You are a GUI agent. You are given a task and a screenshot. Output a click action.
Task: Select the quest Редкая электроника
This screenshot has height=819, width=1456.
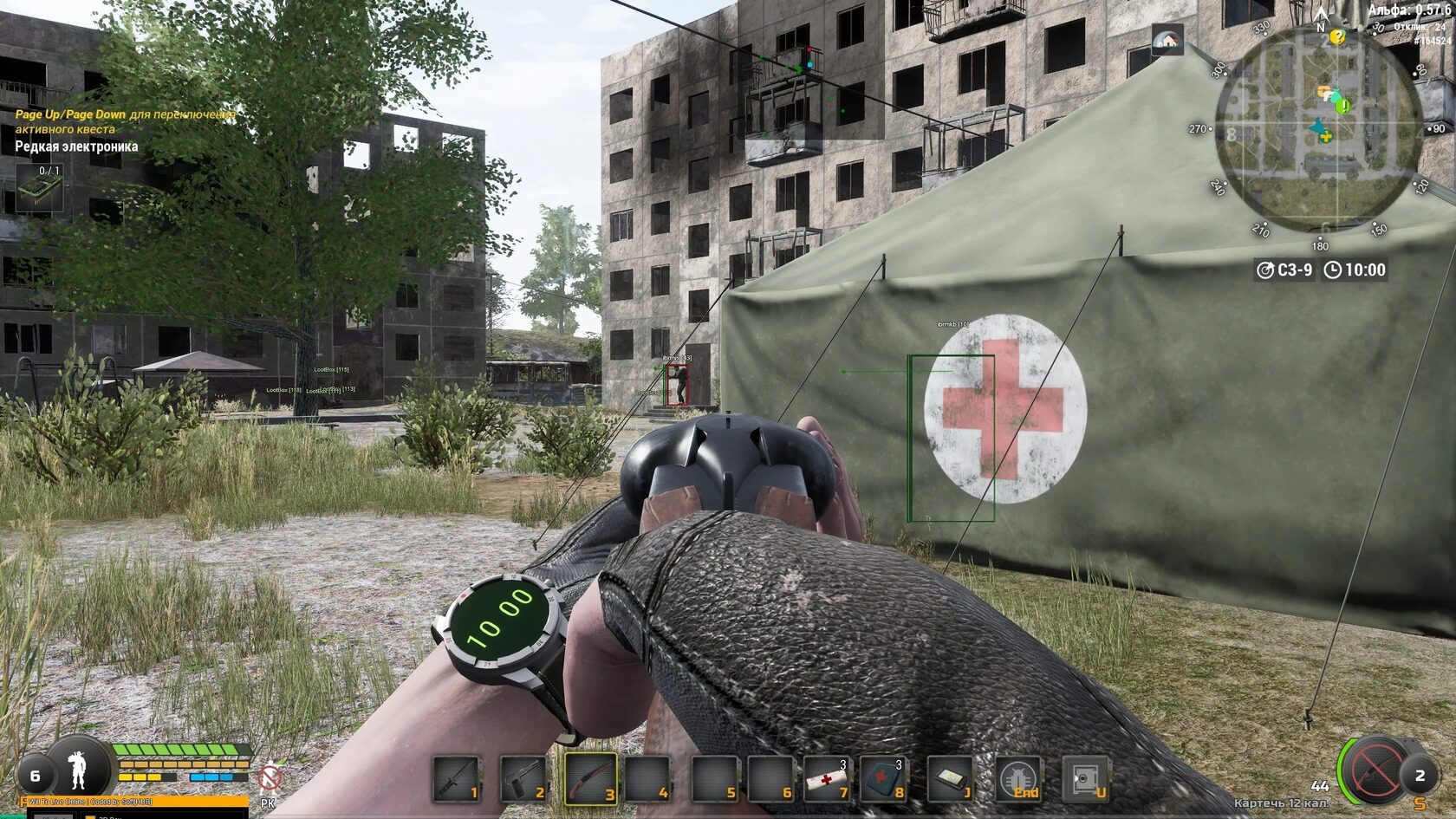[x=75, y=146]
